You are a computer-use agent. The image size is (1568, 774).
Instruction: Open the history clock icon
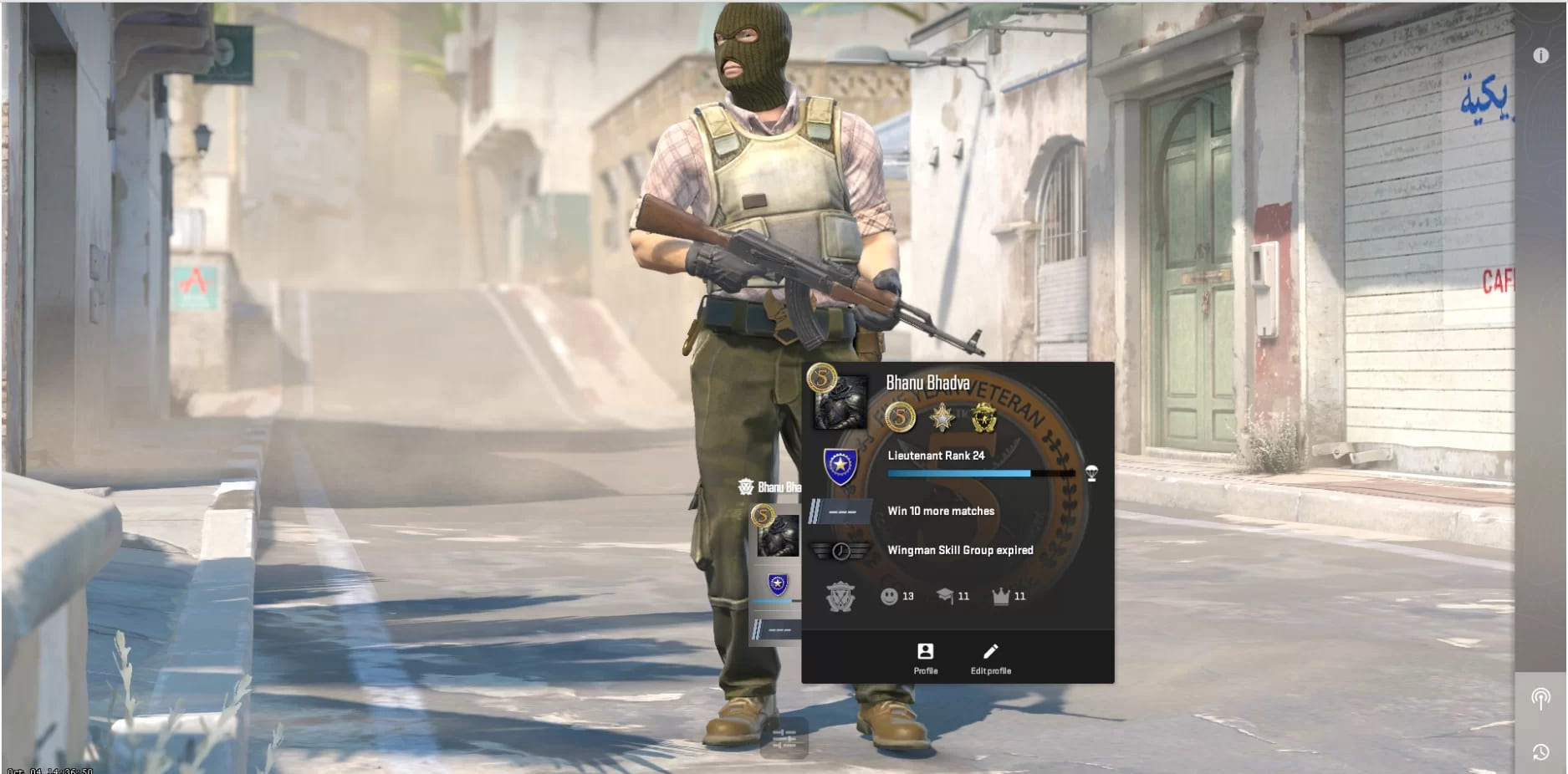[x=1540, y=752]
